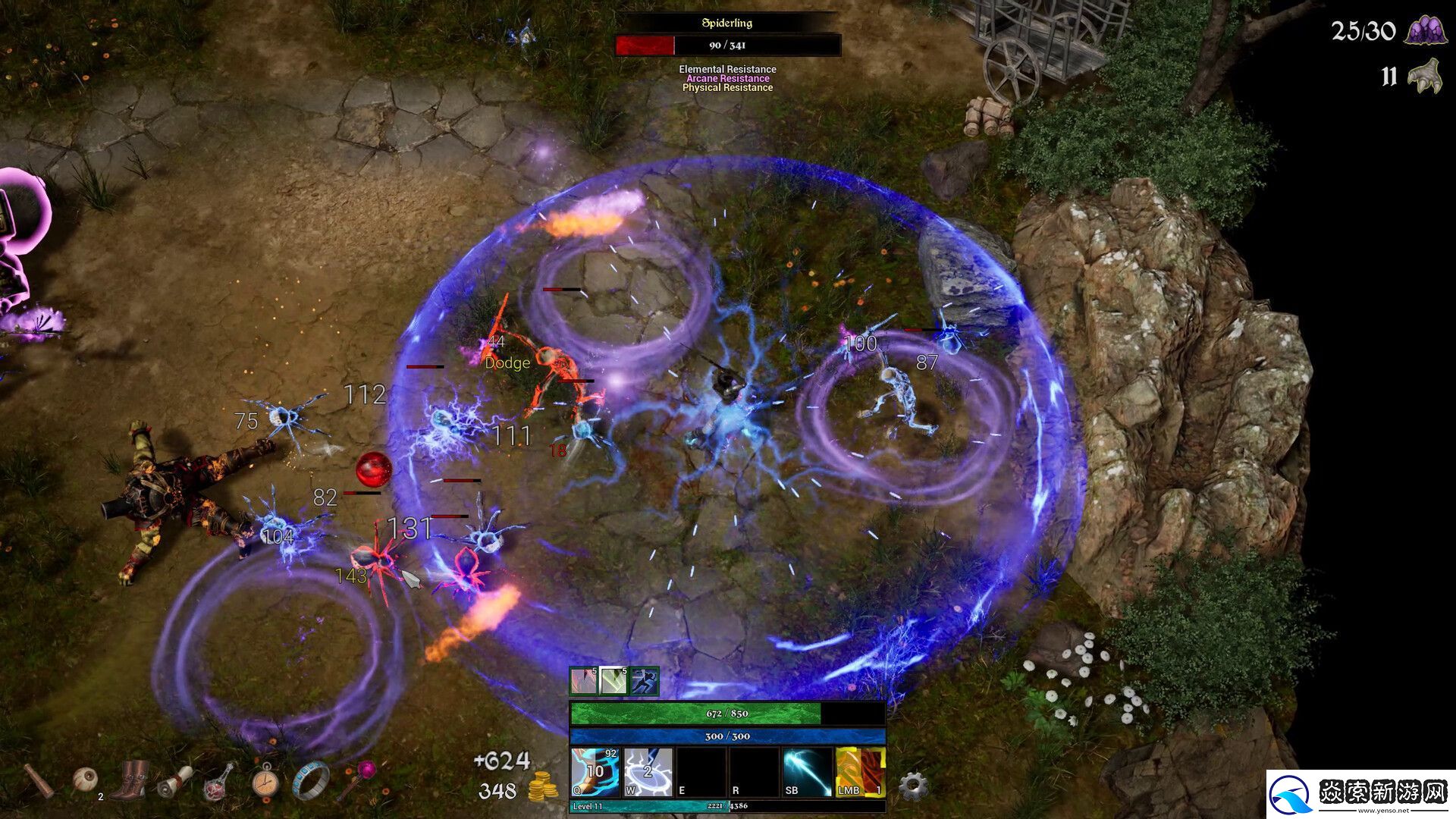Select the LMB orange attack skill icon
This screenshot has width=1456, height=819.
coord(860,773)
